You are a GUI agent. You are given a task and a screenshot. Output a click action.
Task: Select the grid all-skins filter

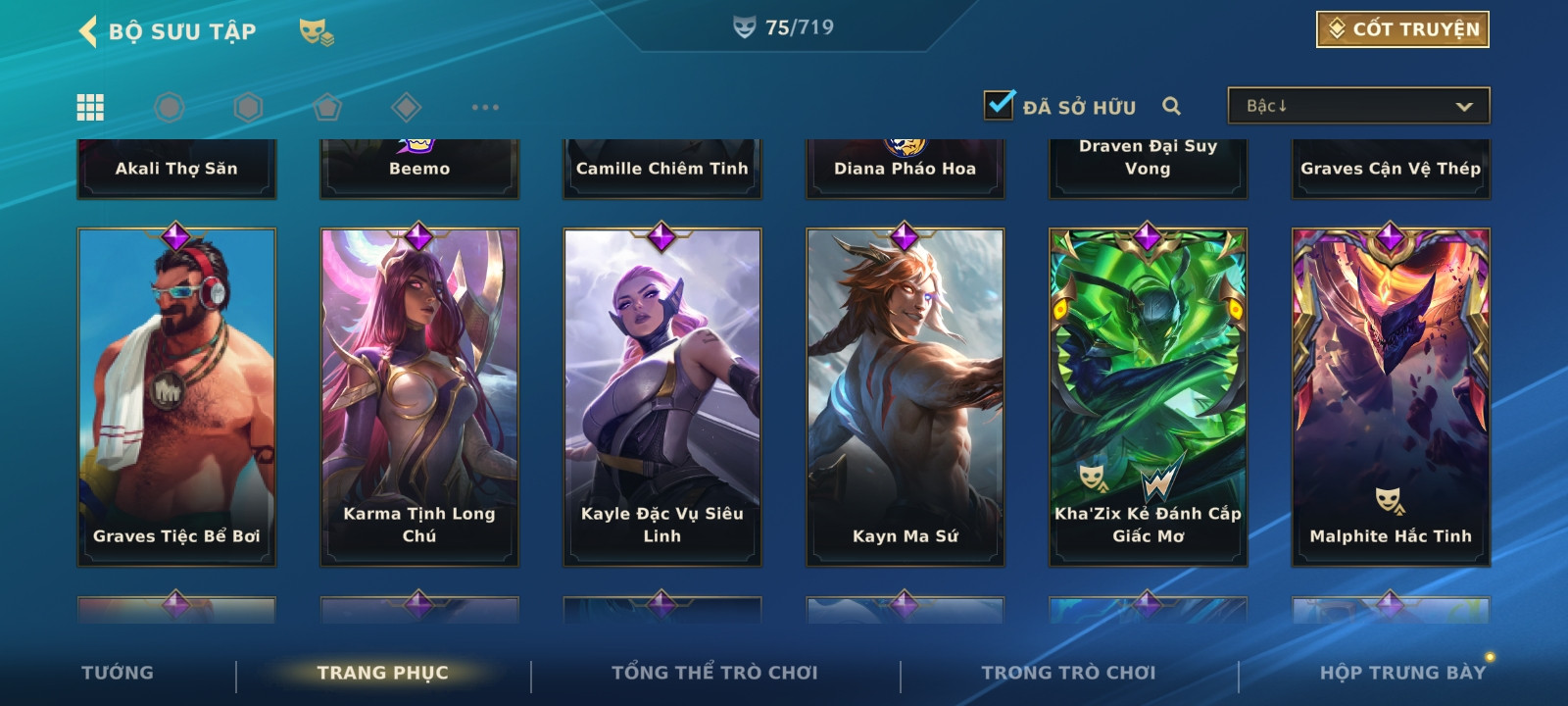[90, 107]
